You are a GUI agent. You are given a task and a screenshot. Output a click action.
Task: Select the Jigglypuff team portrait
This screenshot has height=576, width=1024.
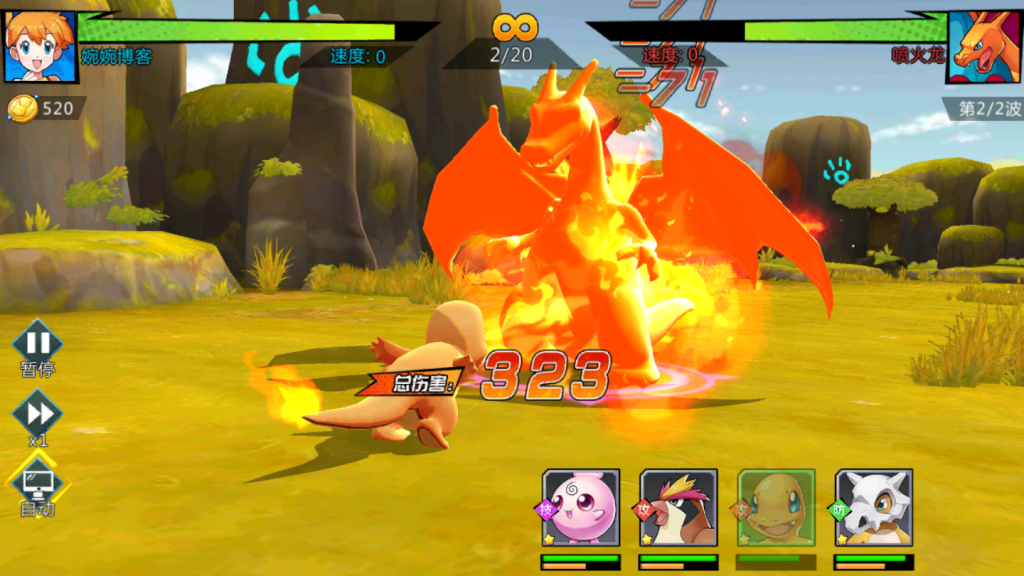pyautogui.click(x=581, y=508)
